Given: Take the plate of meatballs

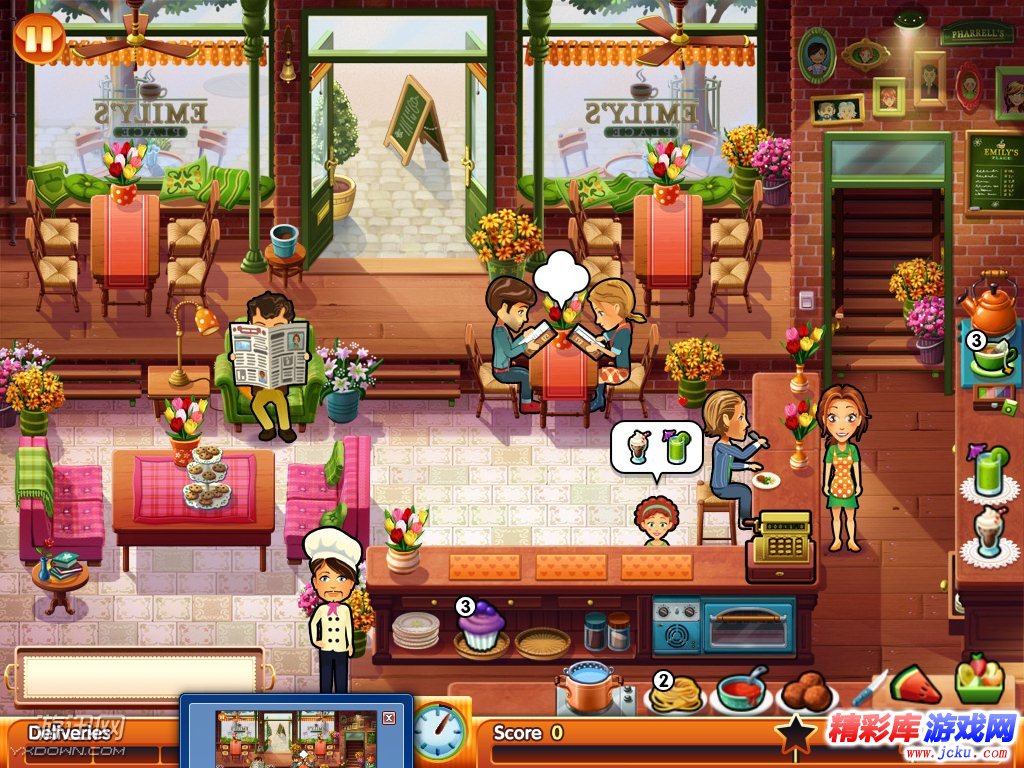Looking at the screenshot, I should click(808, 692).
